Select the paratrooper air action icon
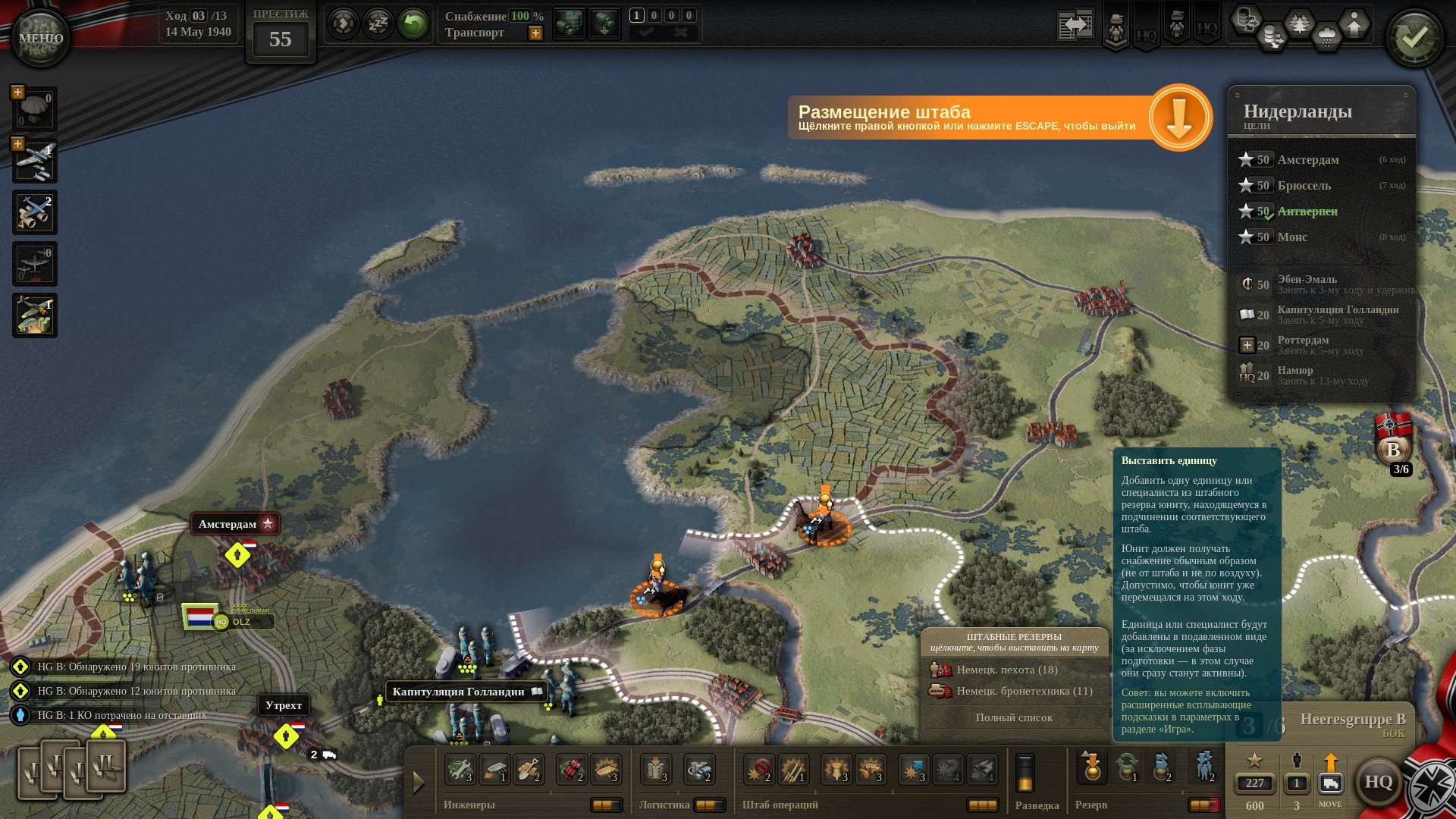Image resolution: width=1456 pixels, height=819 pixels. (x=35, y=110)
